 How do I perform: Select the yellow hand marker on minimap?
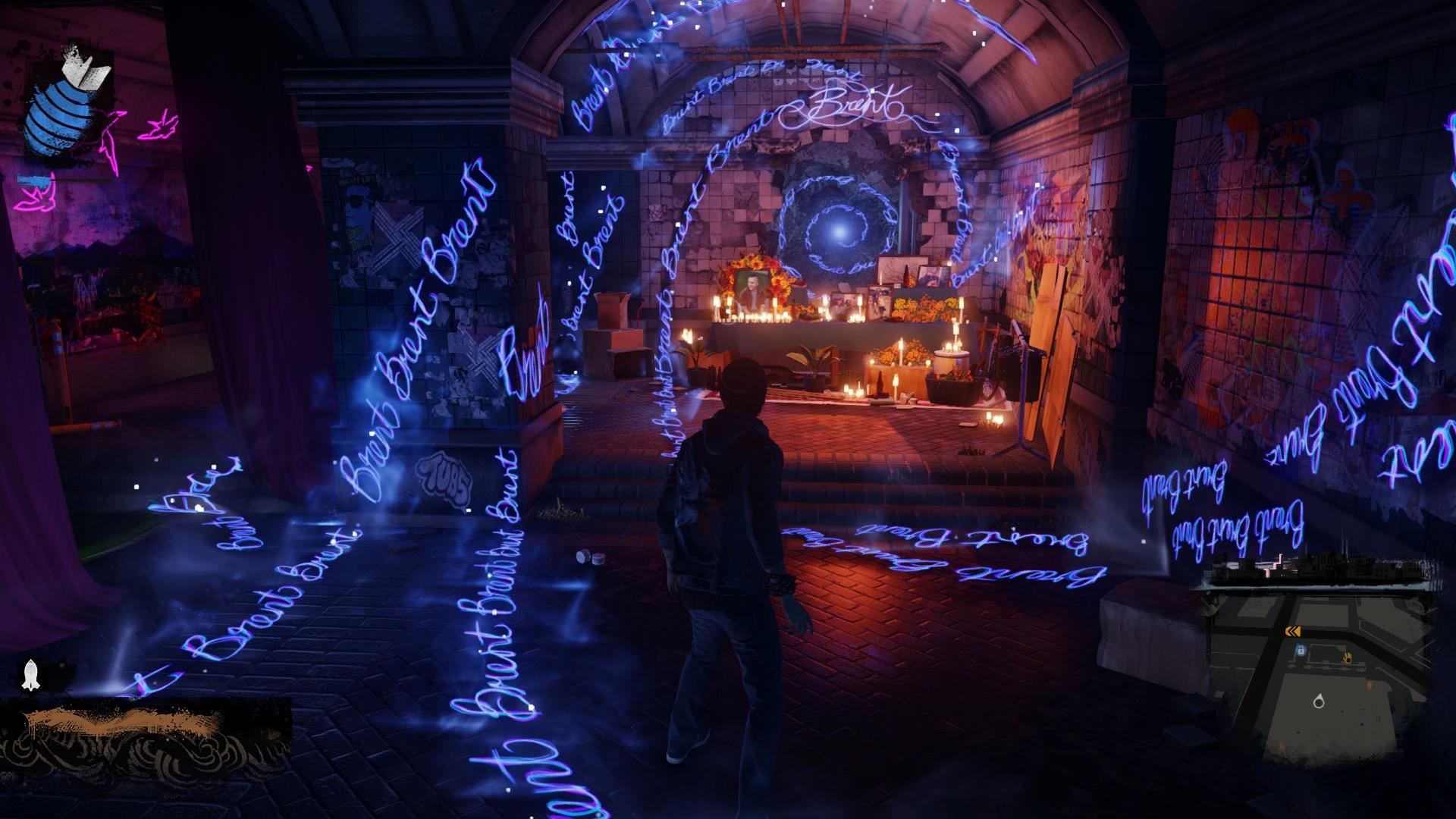point(1348,657)
